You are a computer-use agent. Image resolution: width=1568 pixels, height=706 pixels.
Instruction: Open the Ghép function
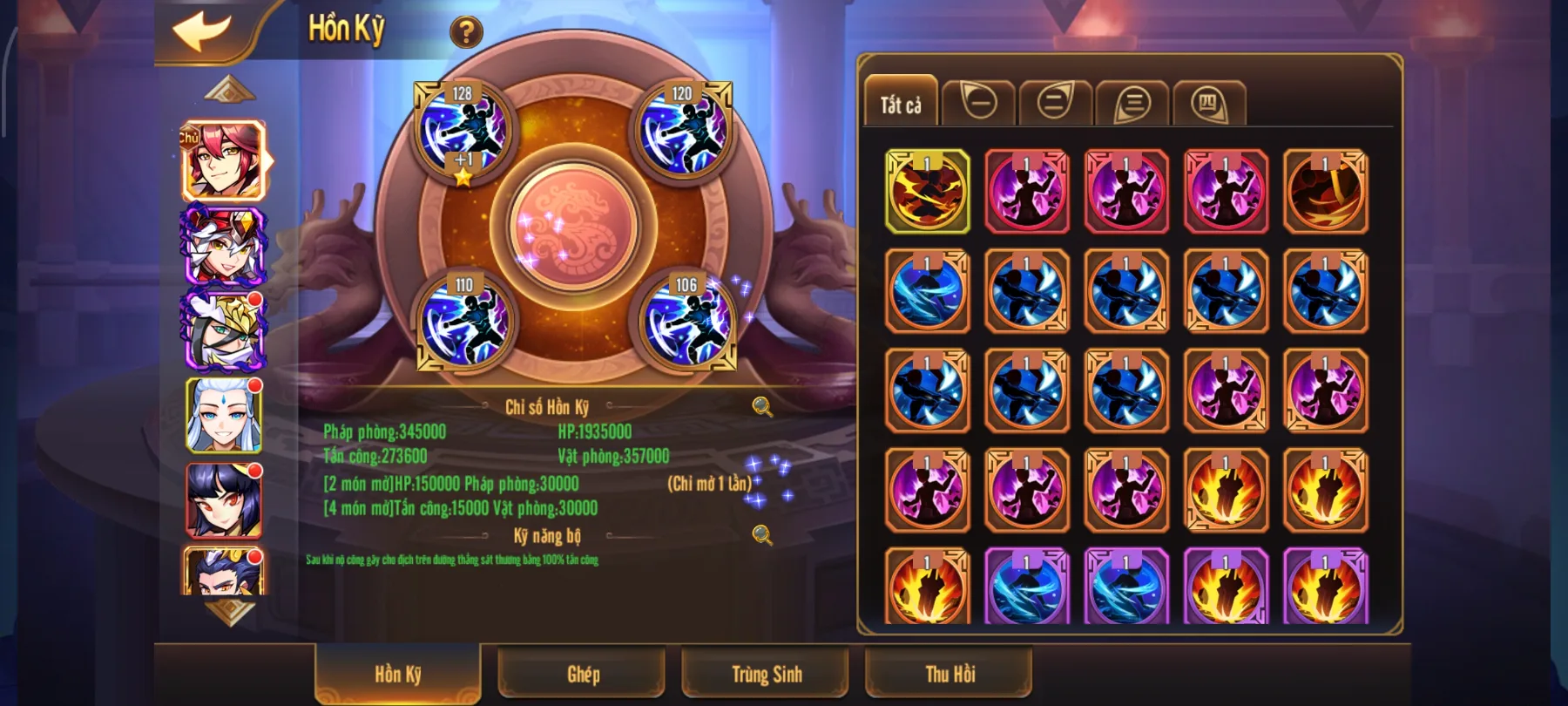[582, 674]
